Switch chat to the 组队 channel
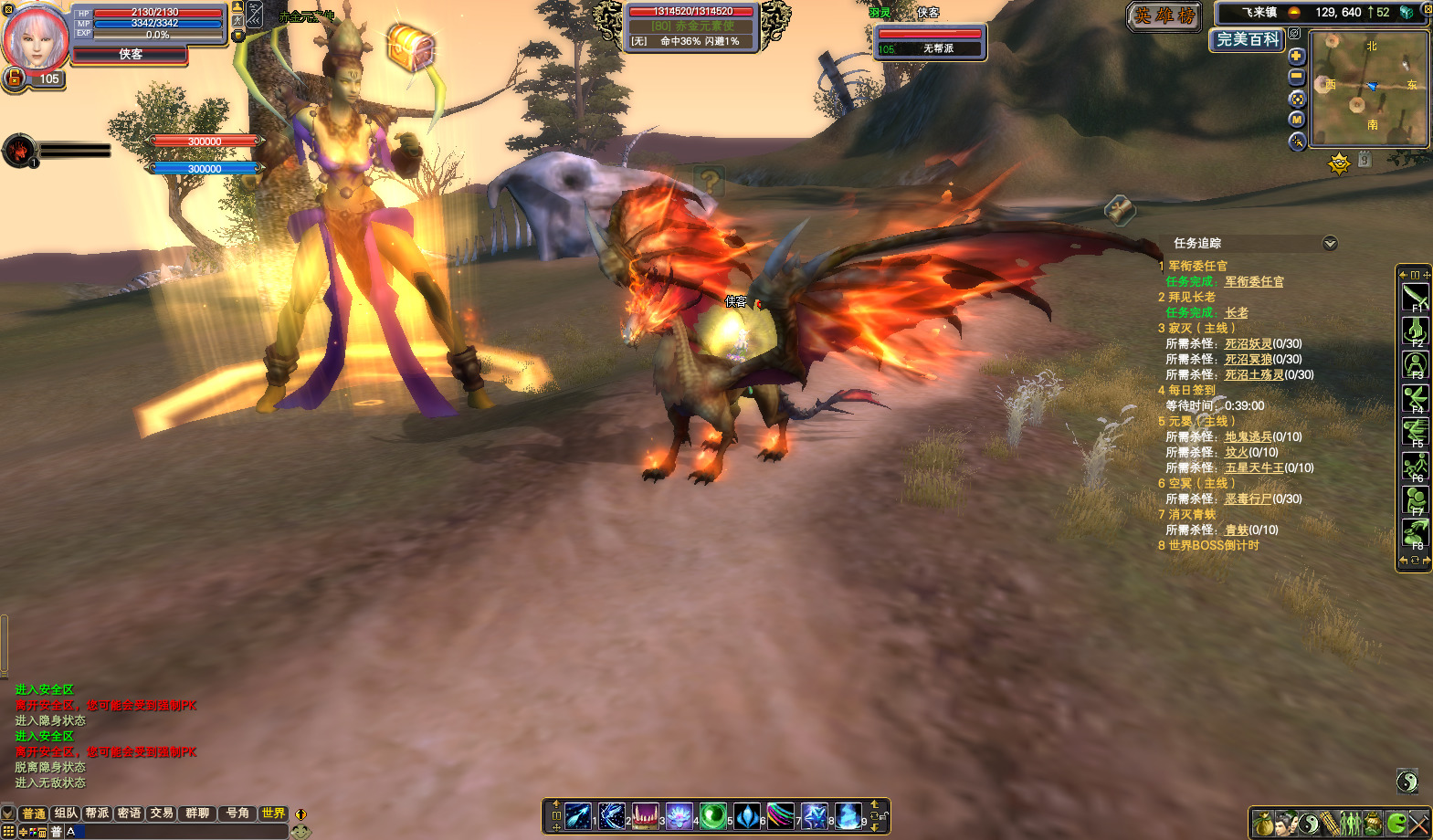 click(x=66, y=813)
